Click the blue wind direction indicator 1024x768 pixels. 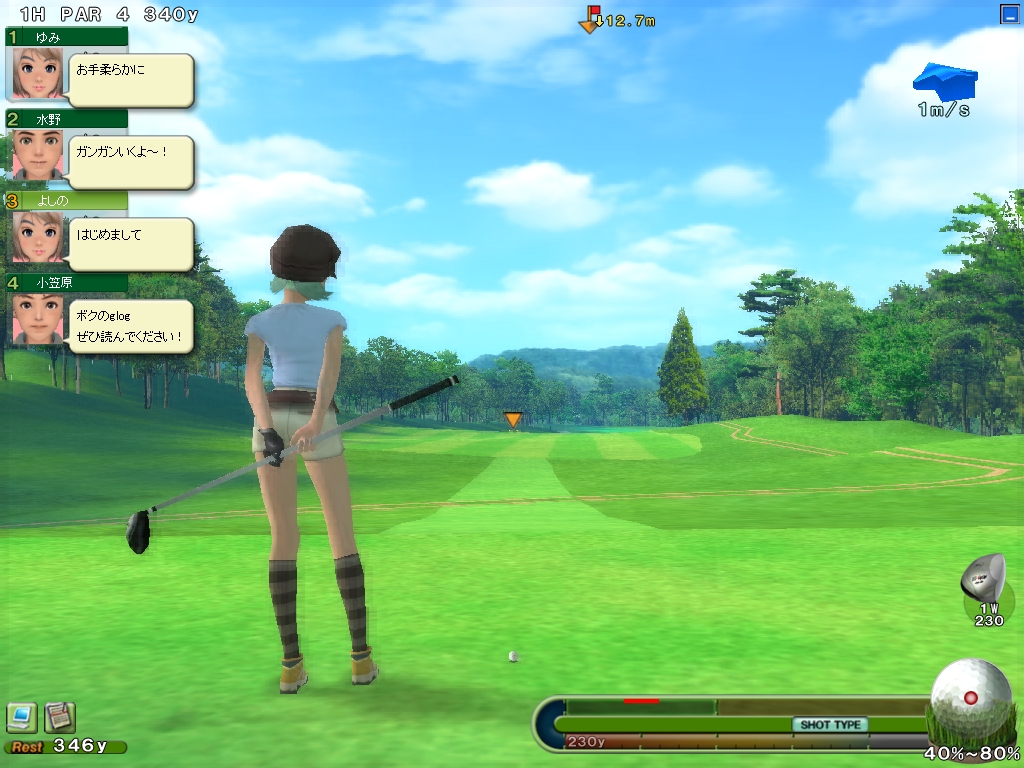945,80
